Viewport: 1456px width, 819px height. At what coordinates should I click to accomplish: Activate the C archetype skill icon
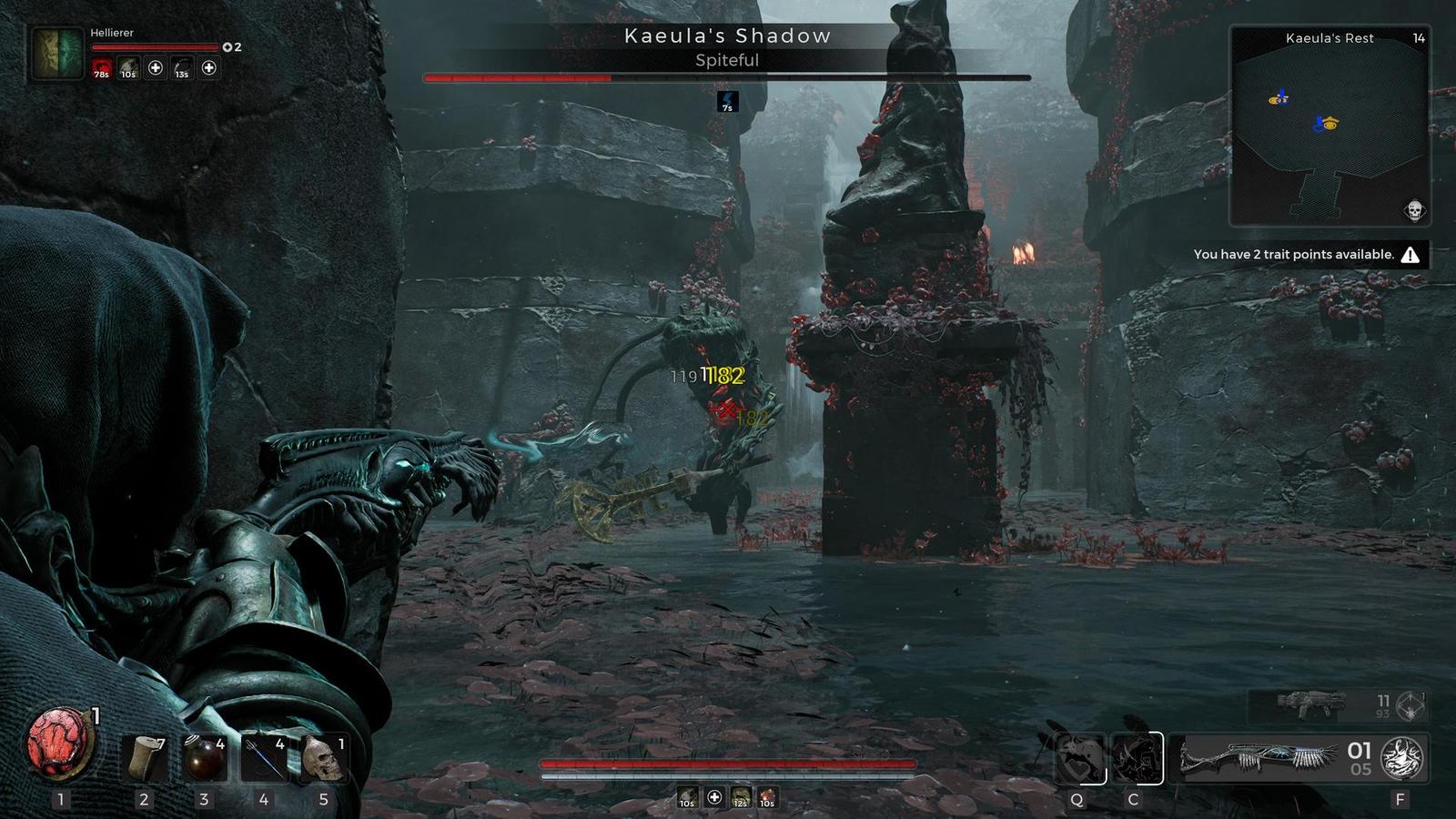(x=1136, y=758)
